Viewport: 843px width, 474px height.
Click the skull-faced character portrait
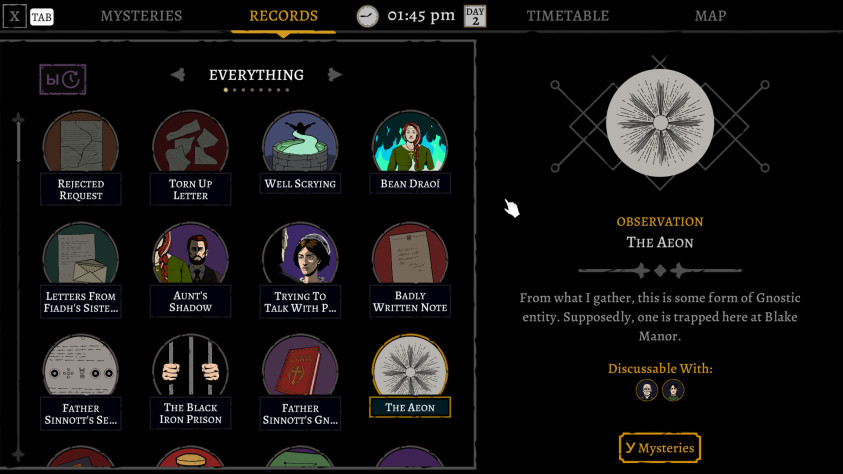[646, 390]
